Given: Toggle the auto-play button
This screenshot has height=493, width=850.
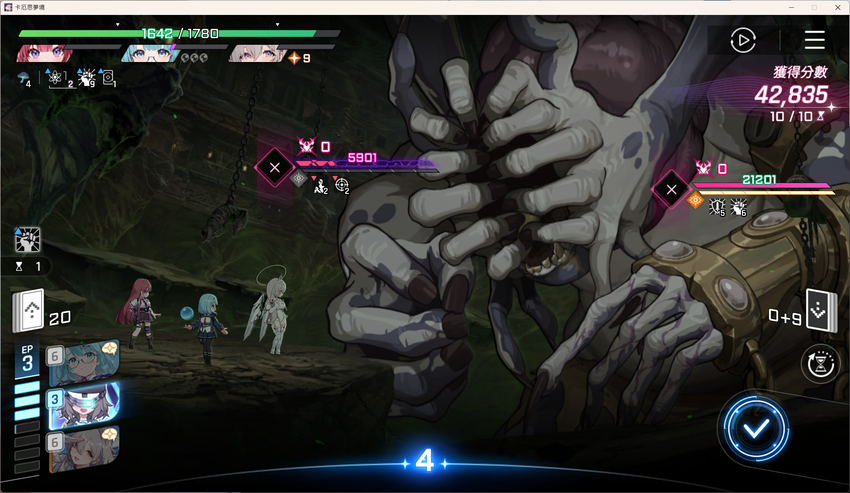Looking at the screenshot, I should pos(742,40).
